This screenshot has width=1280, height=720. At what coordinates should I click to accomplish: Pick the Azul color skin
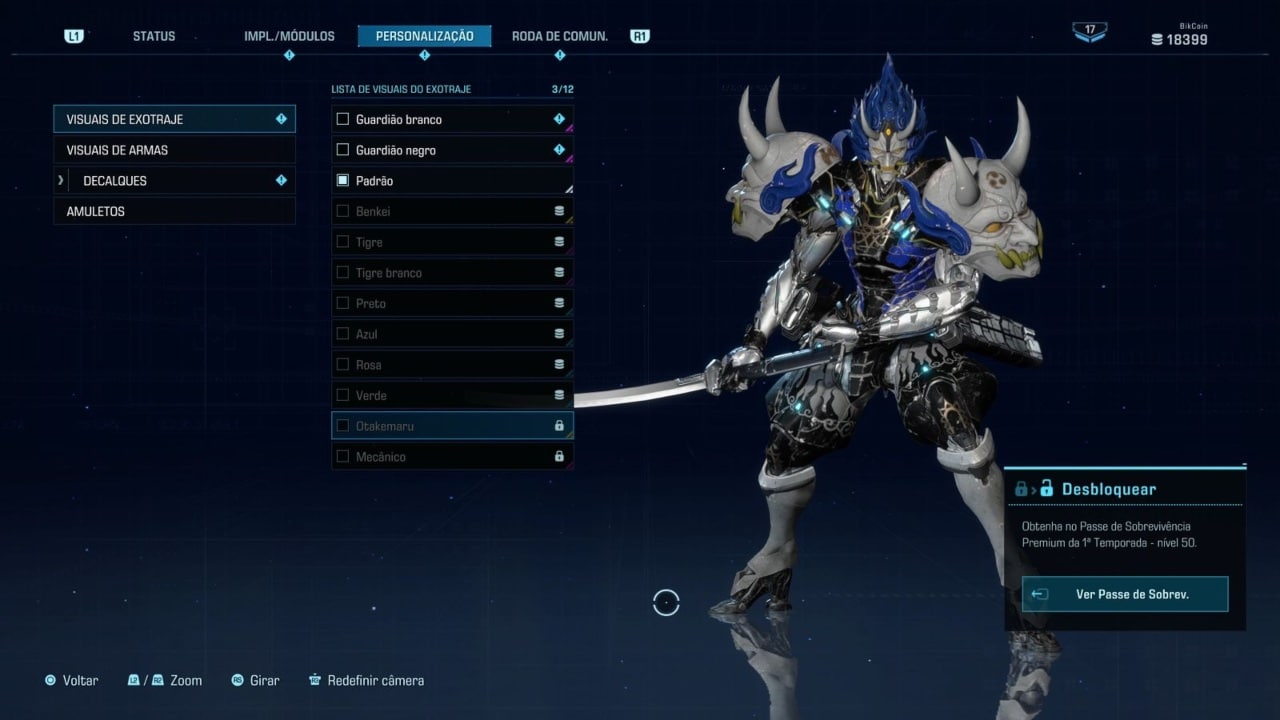(452, 334)
